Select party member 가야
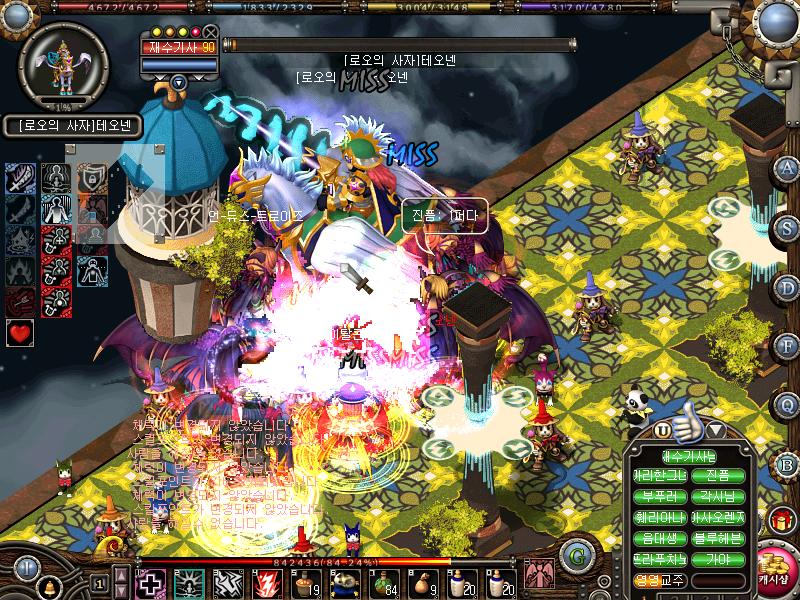 (718, 559)
